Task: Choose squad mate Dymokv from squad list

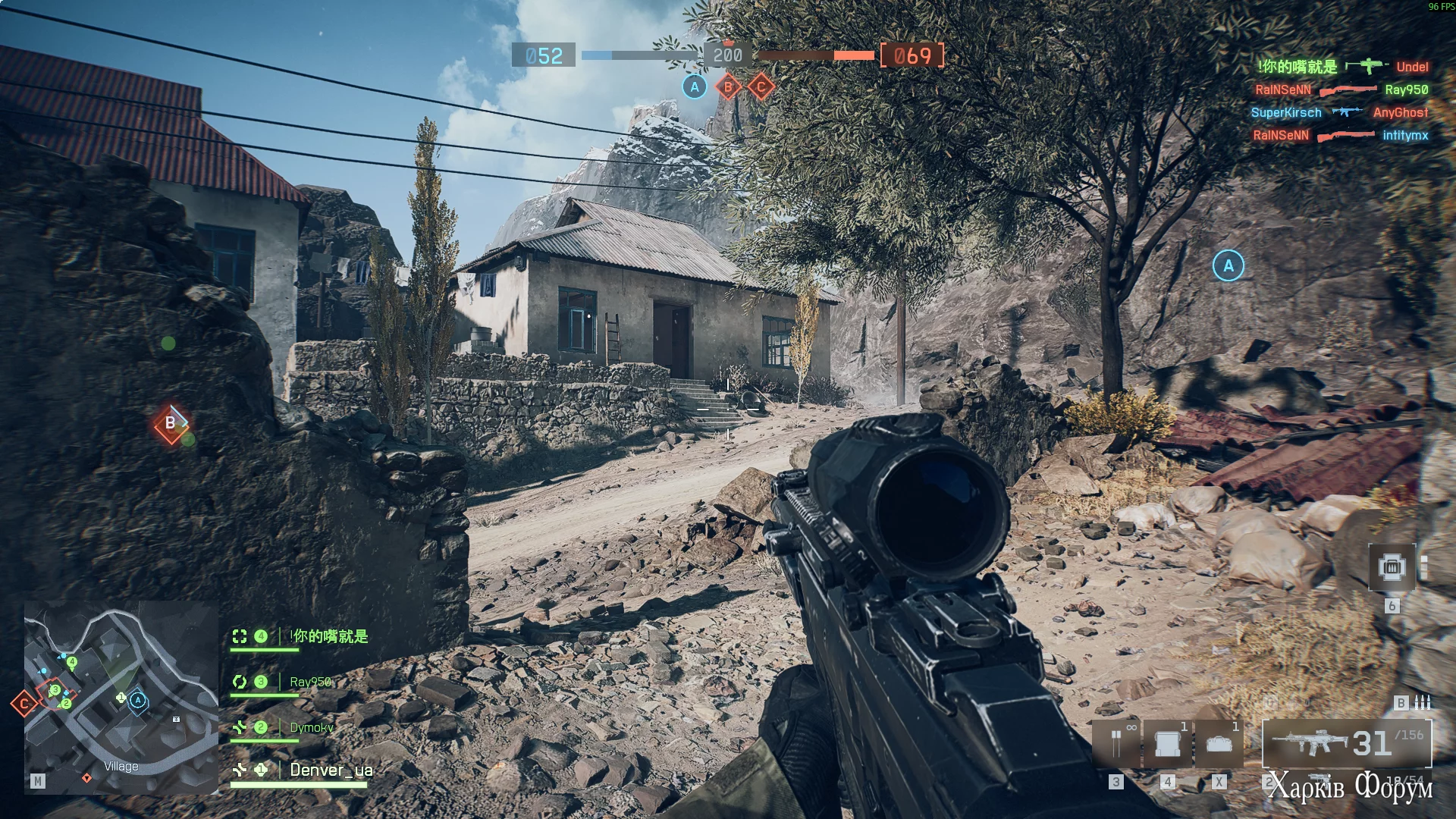Action: tap(311, 727)
